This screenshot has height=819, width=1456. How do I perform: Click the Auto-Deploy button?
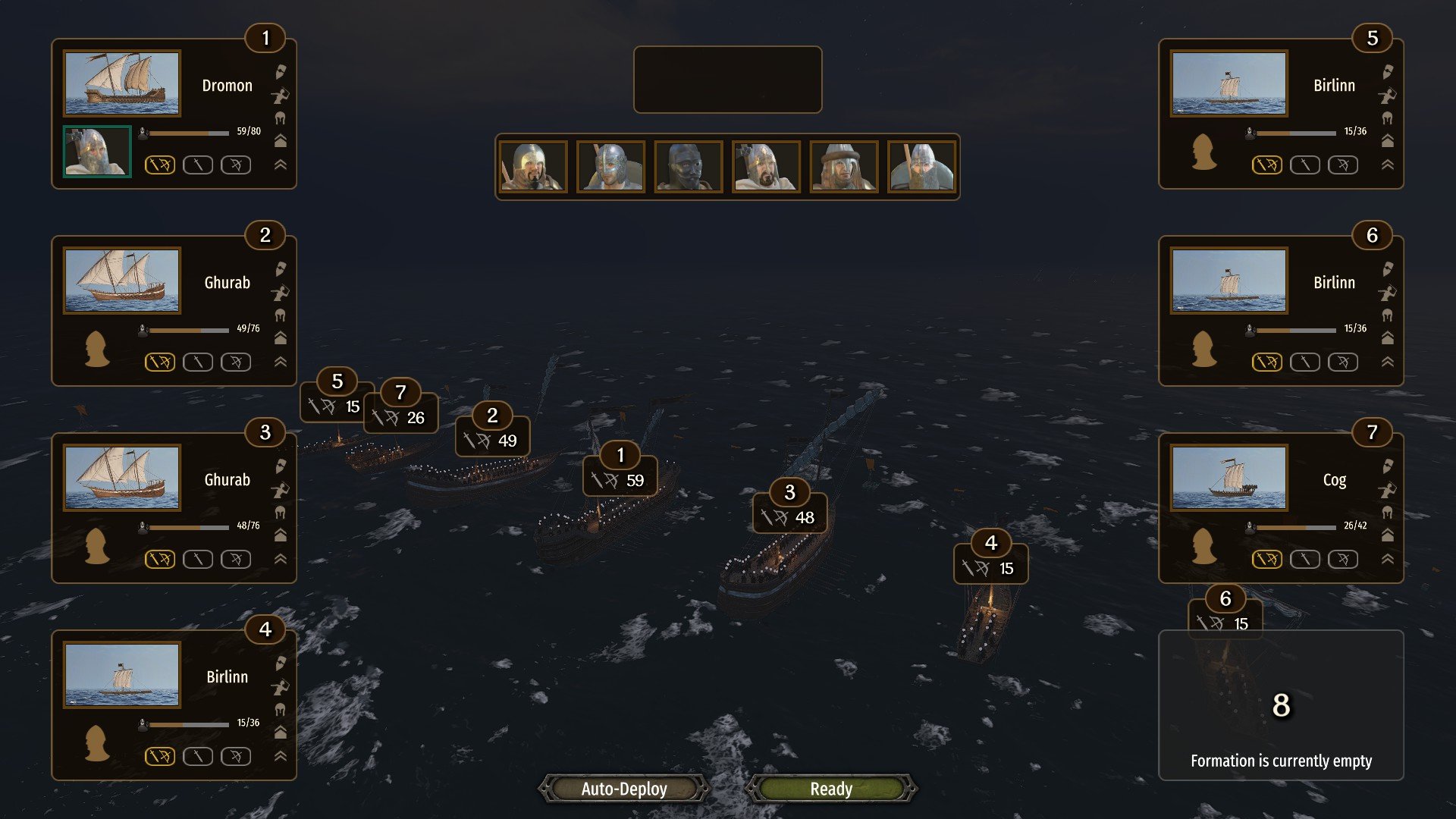(x=624, y=789)
